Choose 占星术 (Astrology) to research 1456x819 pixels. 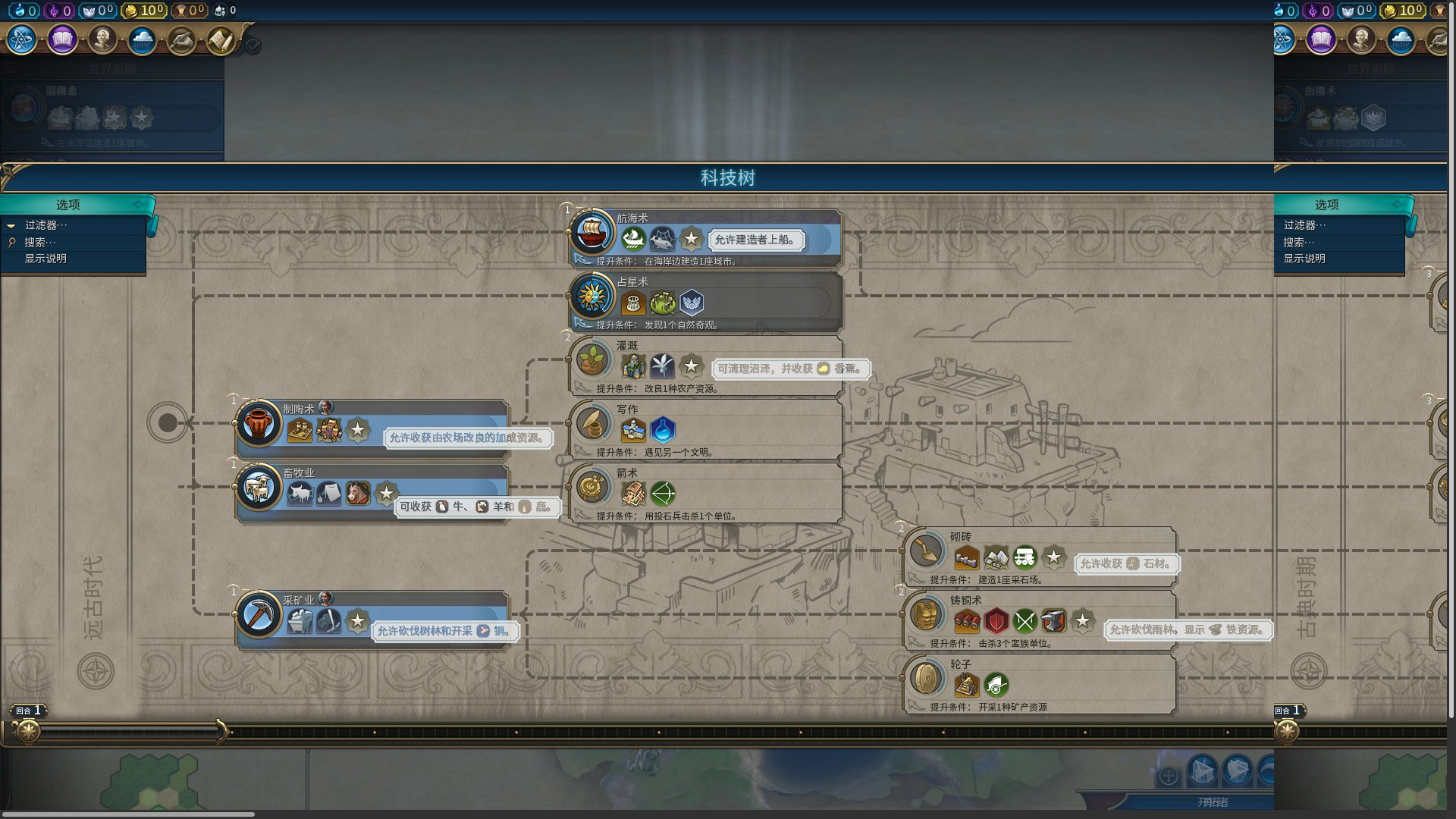click(x=592, y=295)
